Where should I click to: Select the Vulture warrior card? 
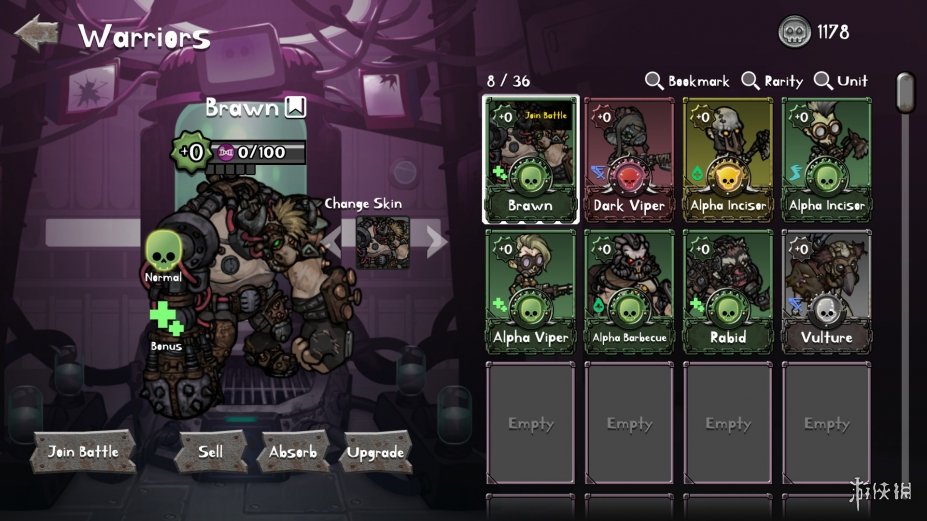826,290
